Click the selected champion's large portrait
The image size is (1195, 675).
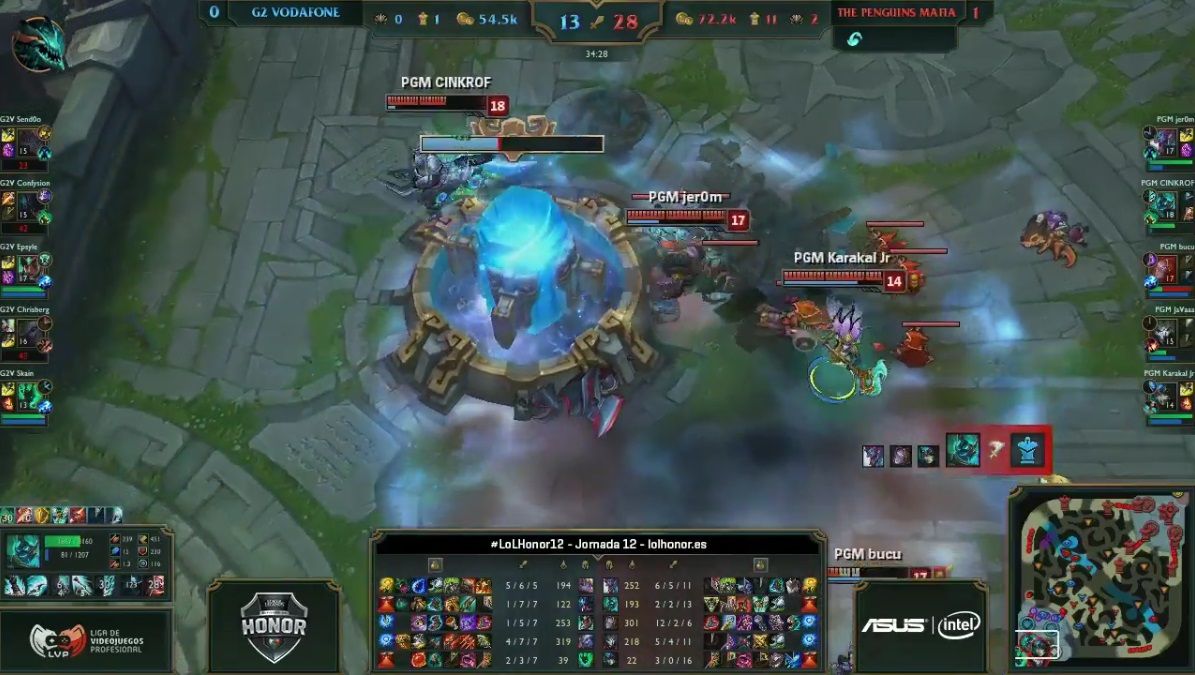(x=24, y=551)
